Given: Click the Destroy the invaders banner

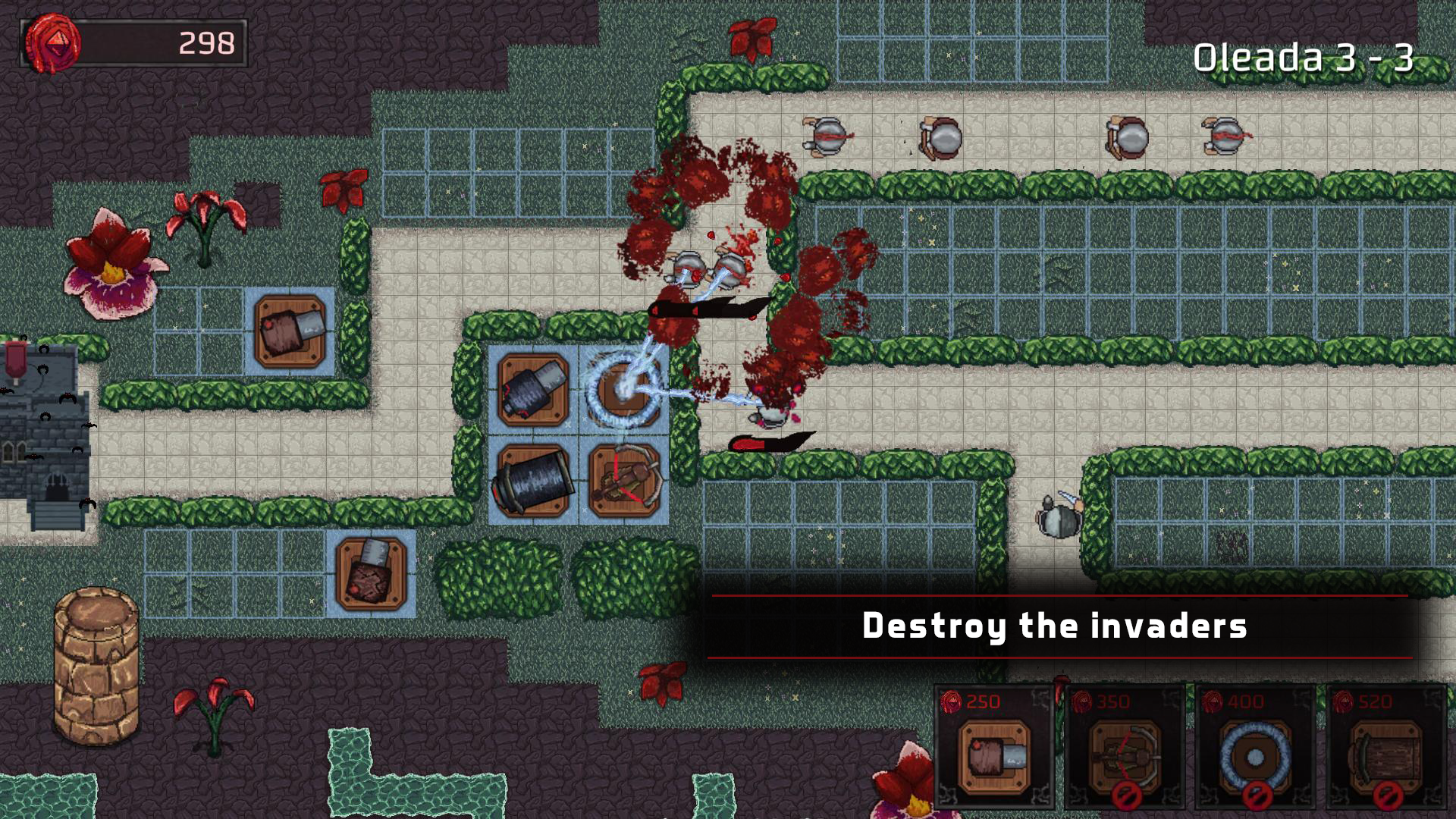Looking at the screenshot, I should [1062, 626].
